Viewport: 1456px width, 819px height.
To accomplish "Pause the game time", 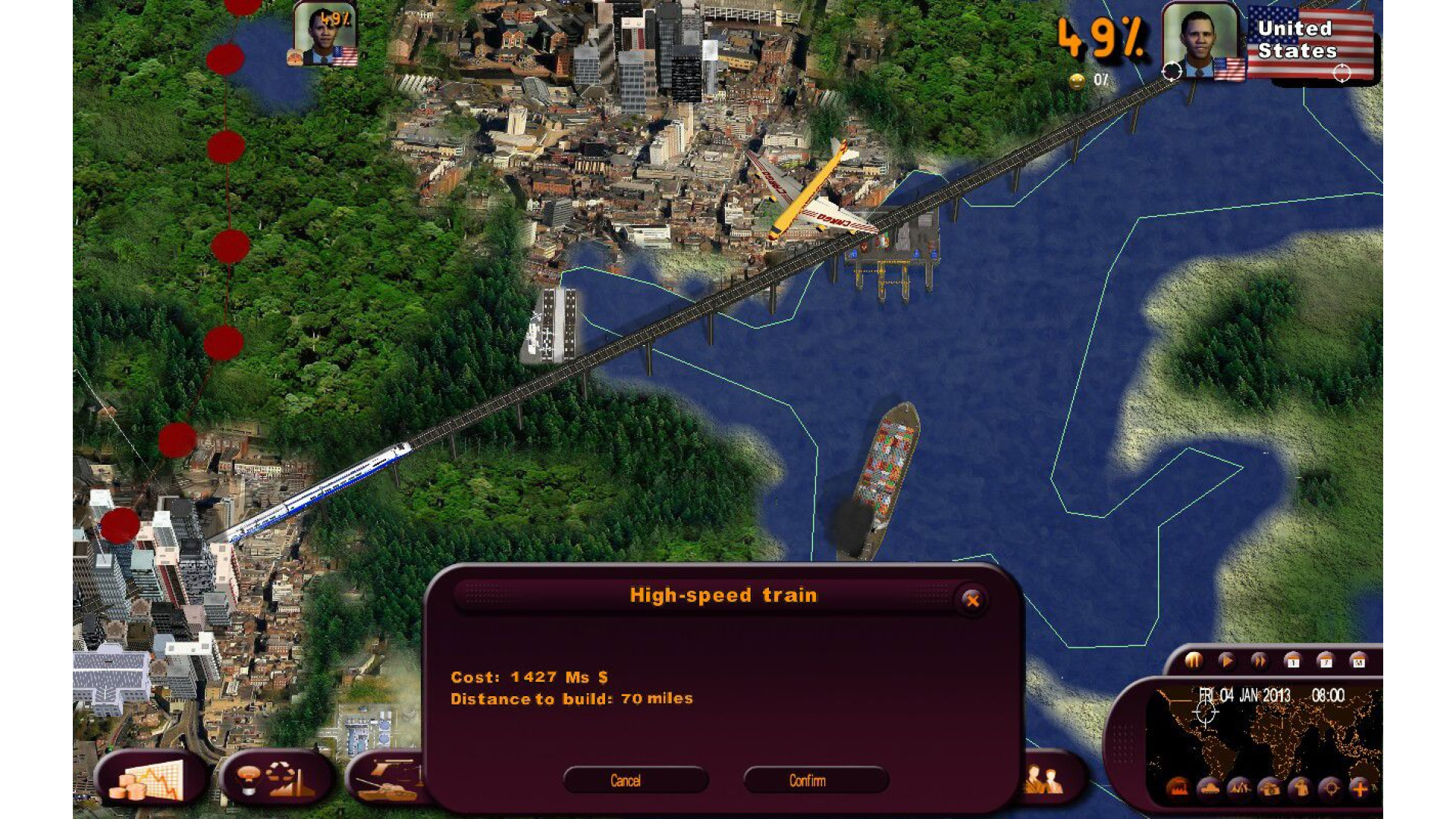I will (x=1193, y=661).
